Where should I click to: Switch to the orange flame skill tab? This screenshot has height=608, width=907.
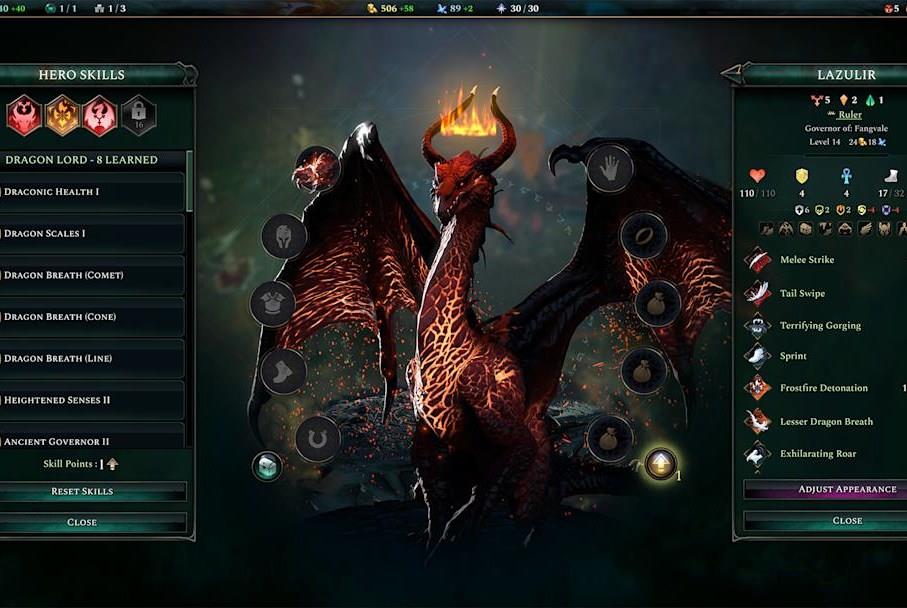(62, 115)
